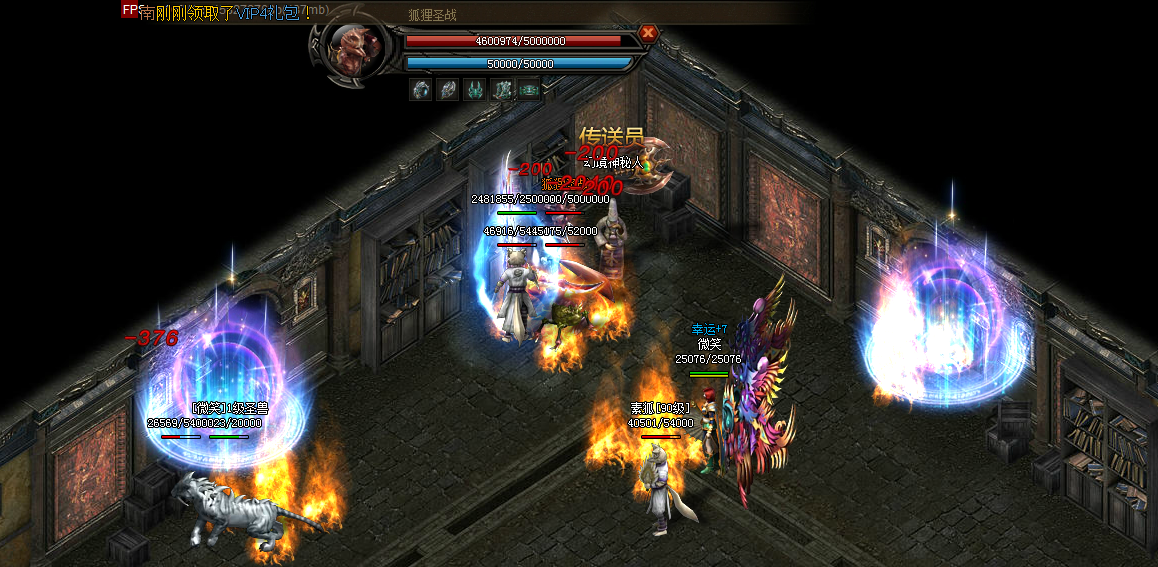Click the red FP badge

(130, 10)
